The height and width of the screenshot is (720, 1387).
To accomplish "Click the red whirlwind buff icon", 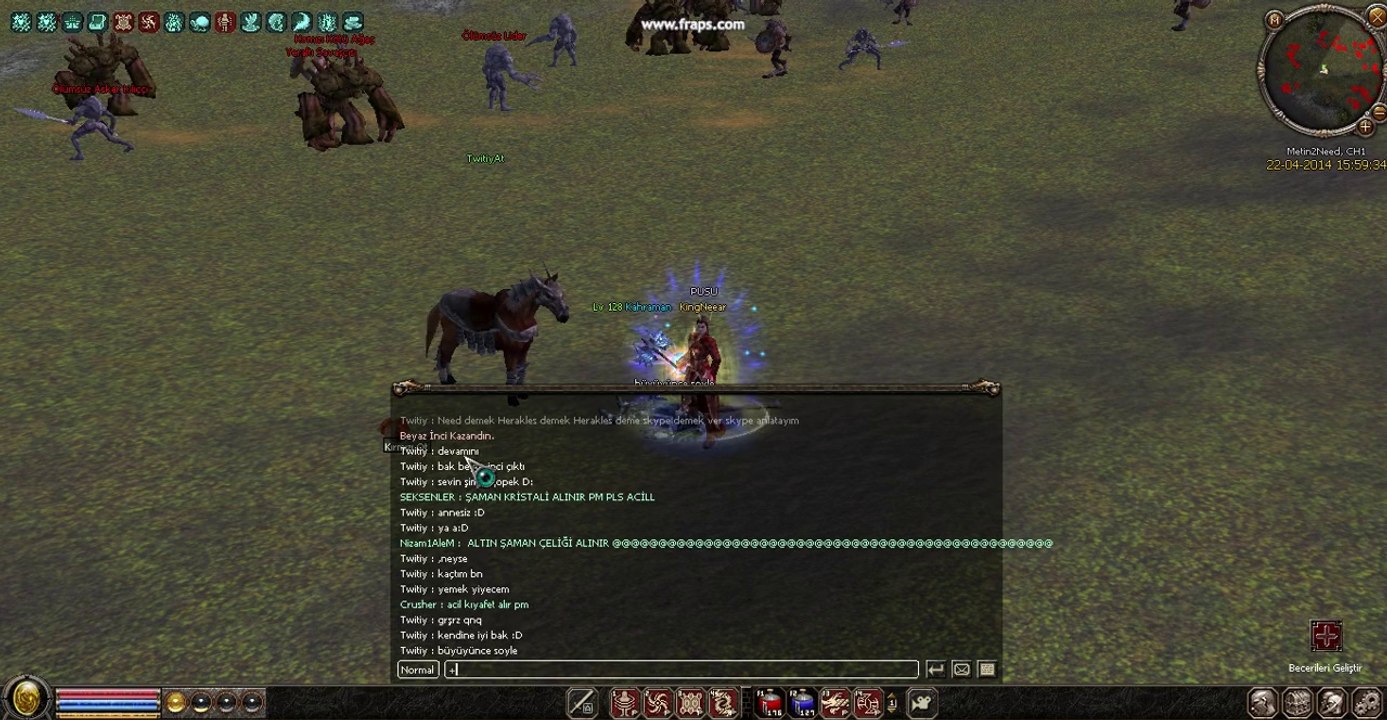I will [149, 22].
